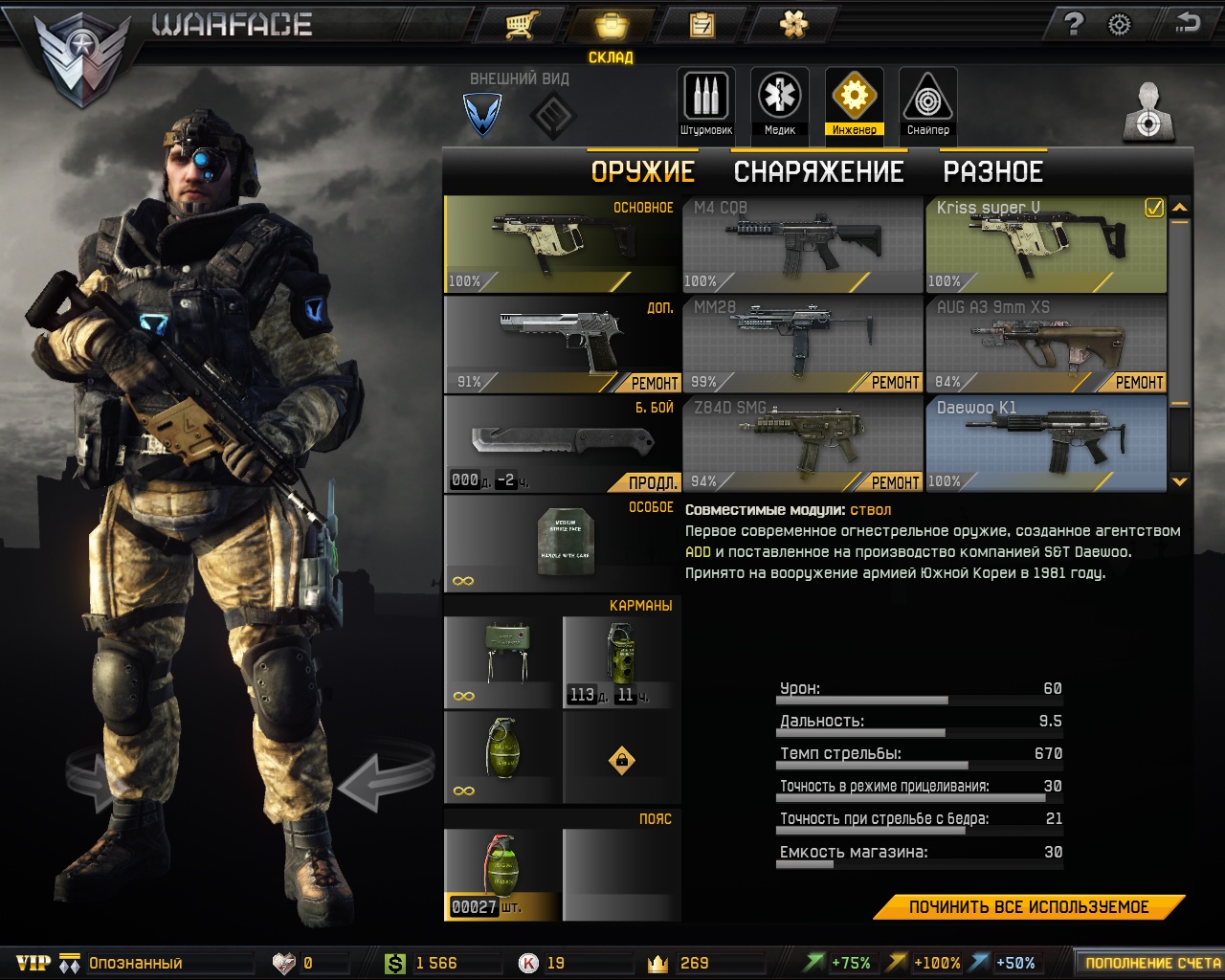Repair the MM28 submachine gun
This screenshot has width=1225, height=980.
click(x=895, y=383)
